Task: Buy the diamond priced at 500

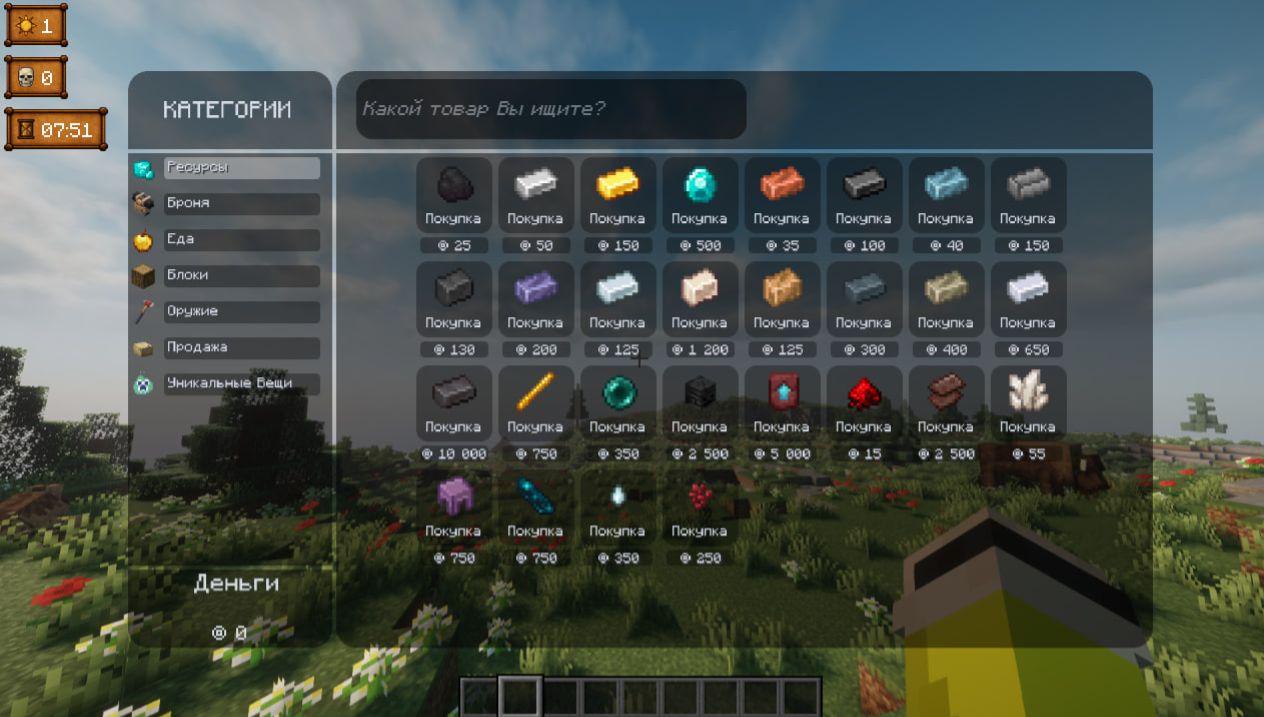Action: (699, 196)
